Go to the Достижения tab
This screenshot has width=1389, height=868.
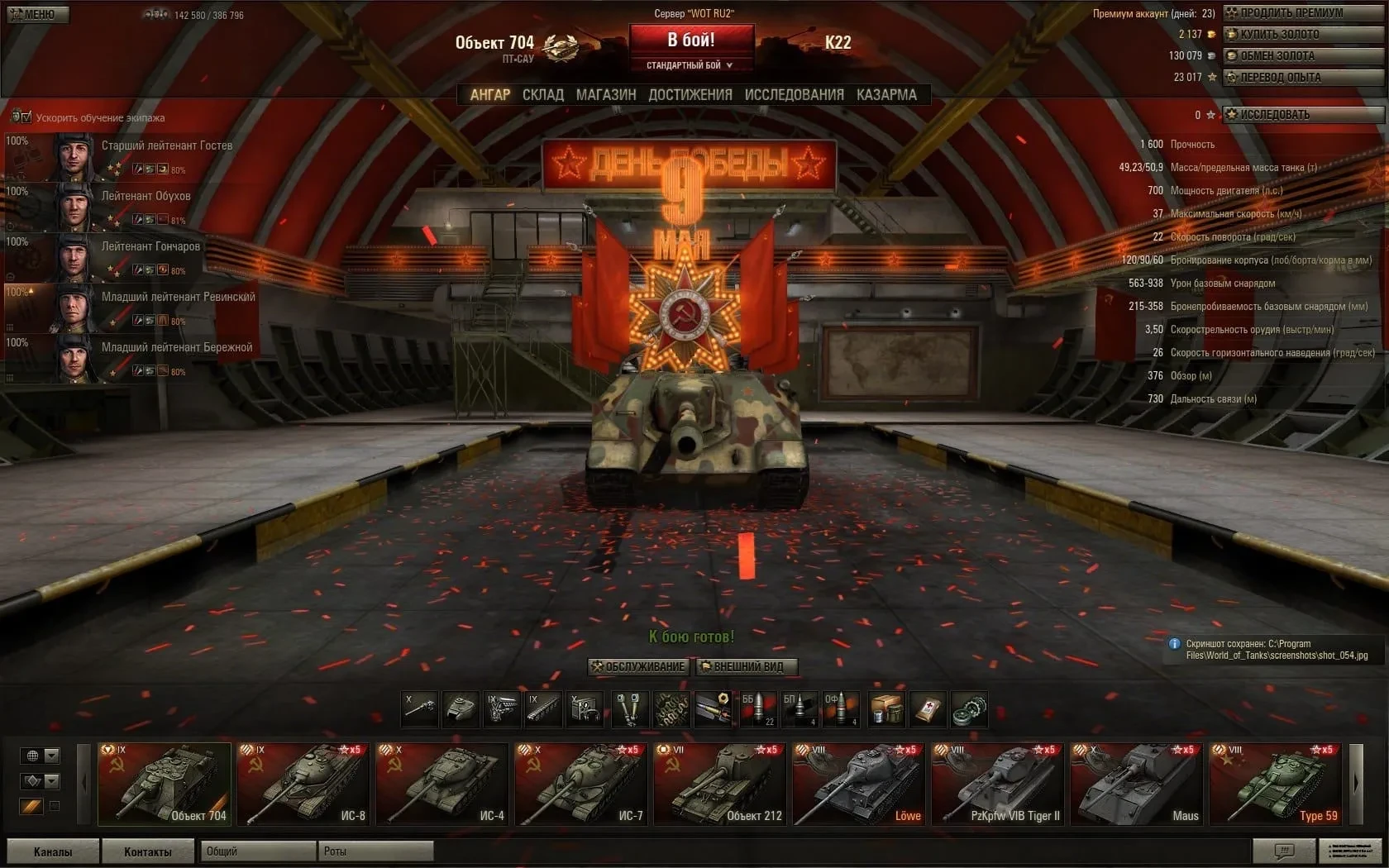(x=690, y=95)
